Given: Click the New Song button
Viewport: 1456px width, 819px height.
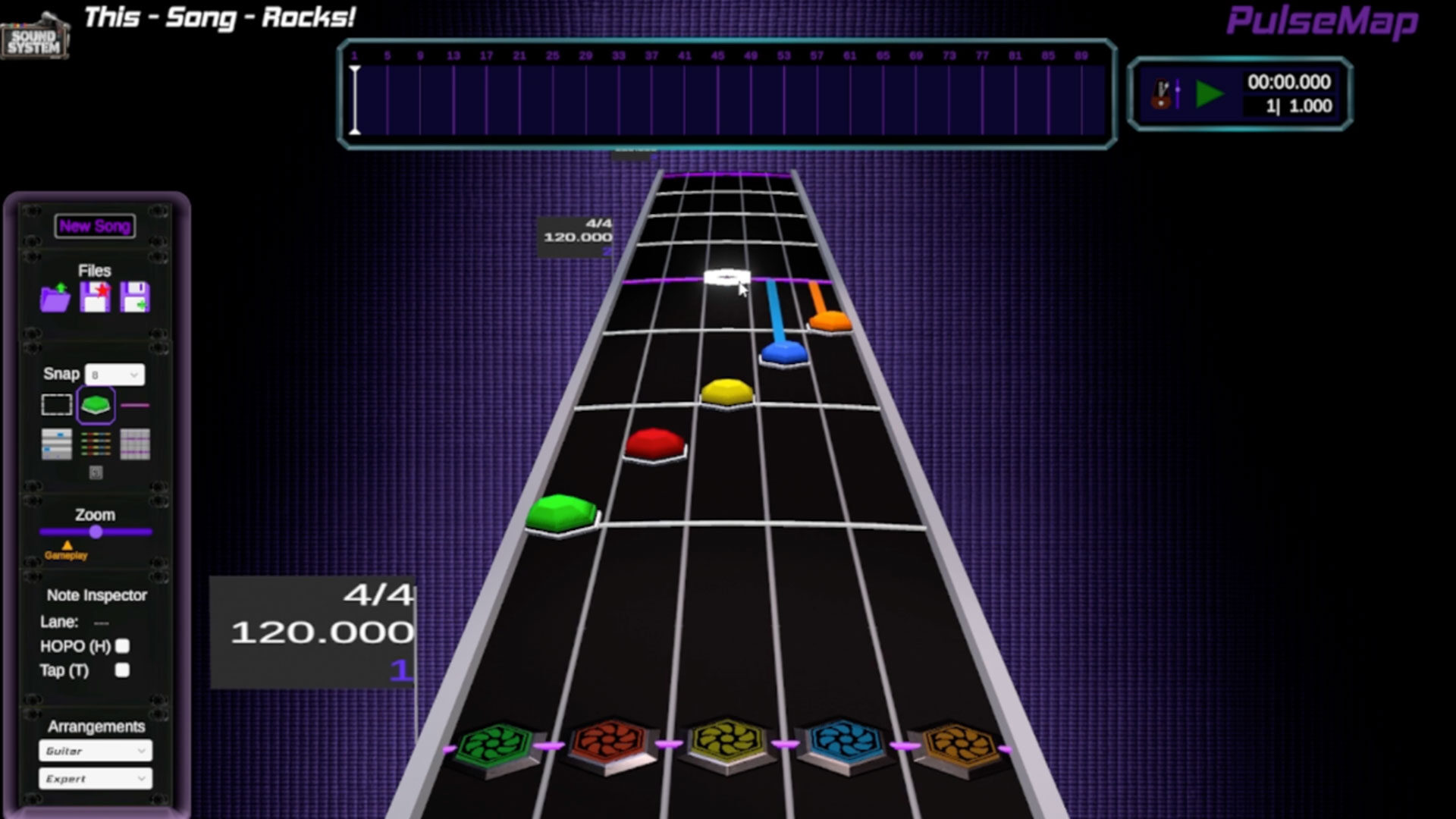Looking at the screenshot, I should pos(96,225).
